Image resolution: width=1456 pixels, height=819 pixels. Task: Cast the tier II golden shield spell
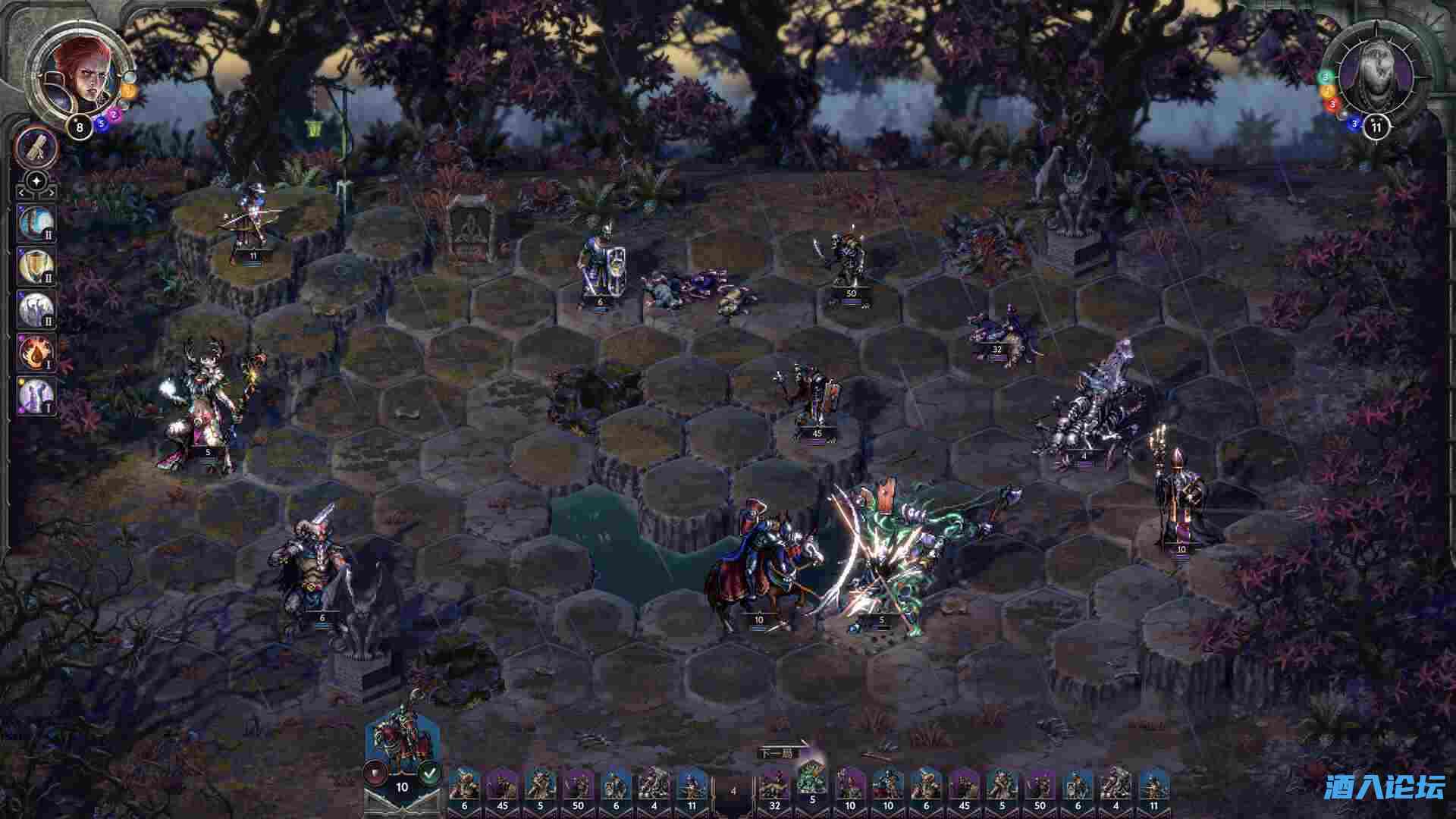(35, 265)
